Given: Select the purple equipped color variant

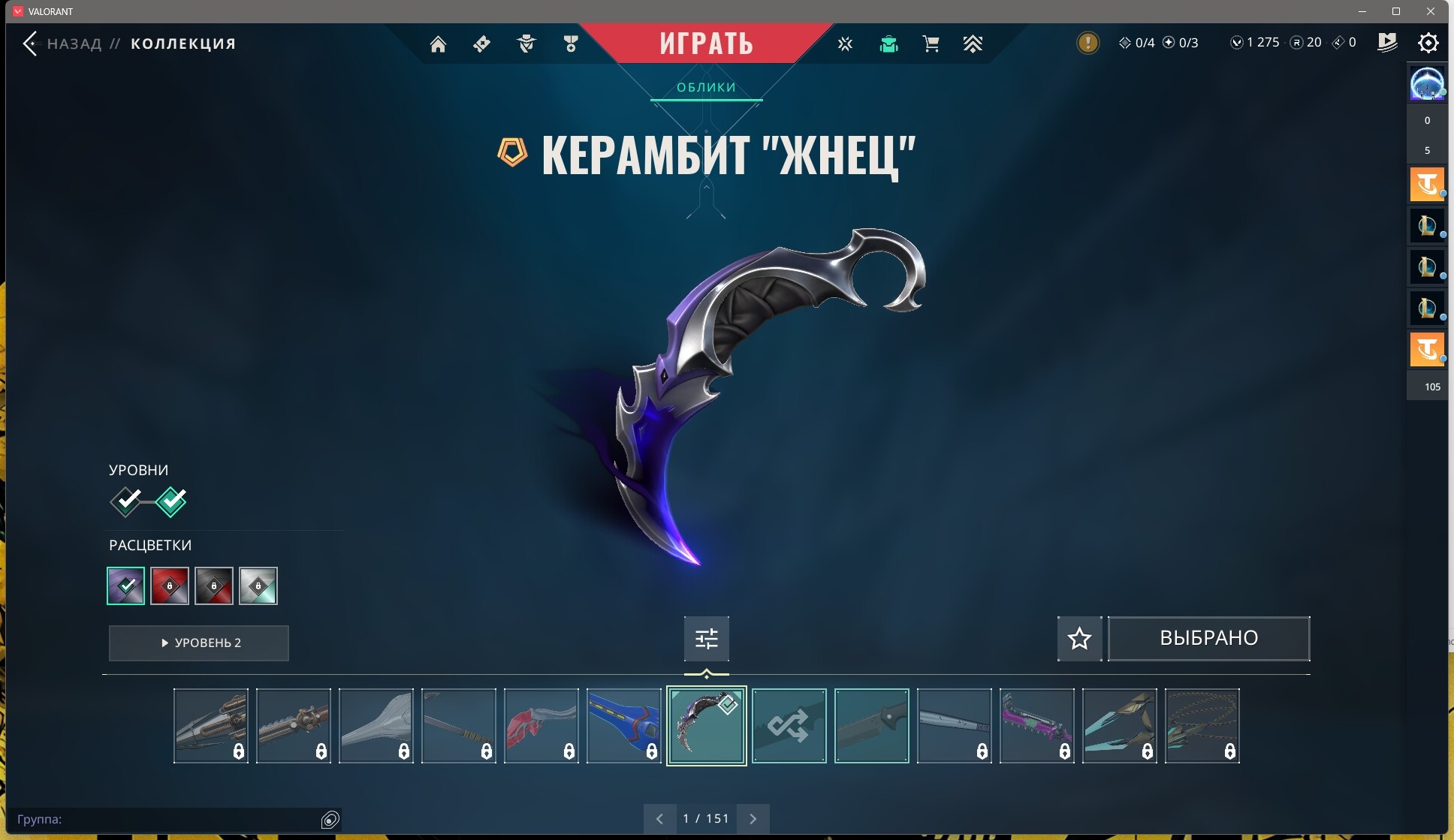Looking at the screenshot, I should (126, 586).
